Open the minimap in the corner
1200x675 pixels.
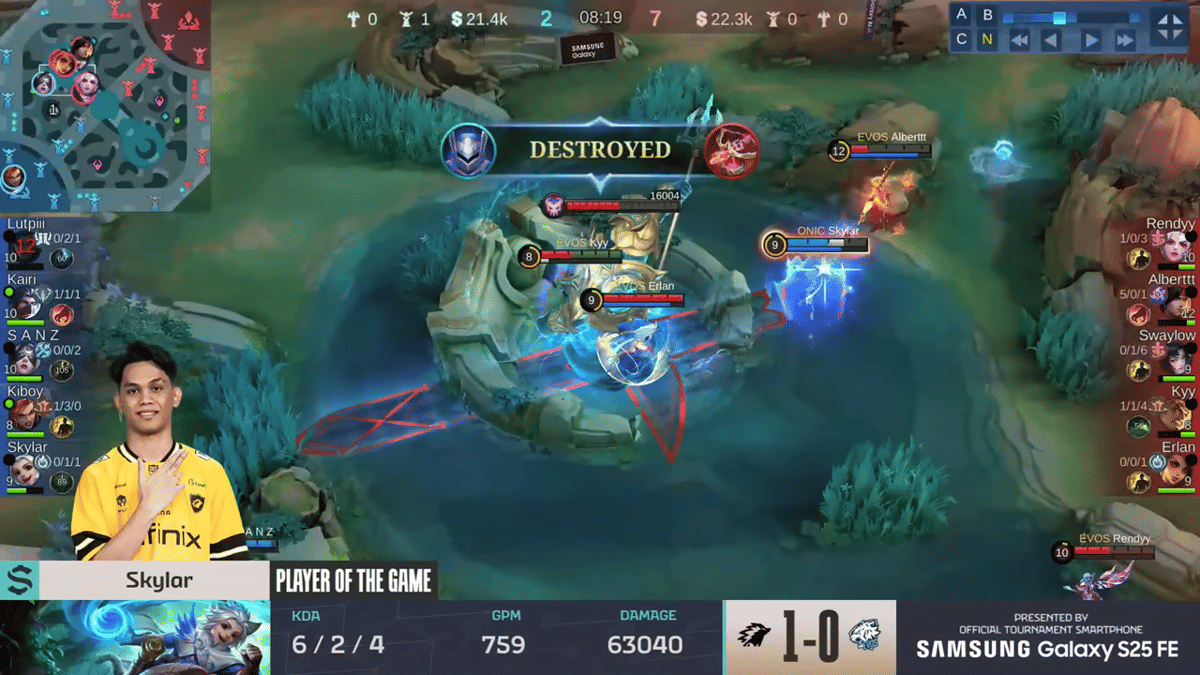[x=104, y=104]
